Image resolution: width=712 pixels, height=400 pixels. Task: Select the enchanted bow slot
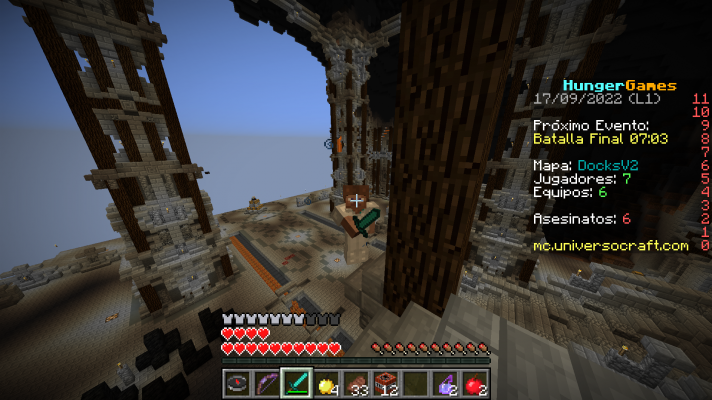[267, 382]
